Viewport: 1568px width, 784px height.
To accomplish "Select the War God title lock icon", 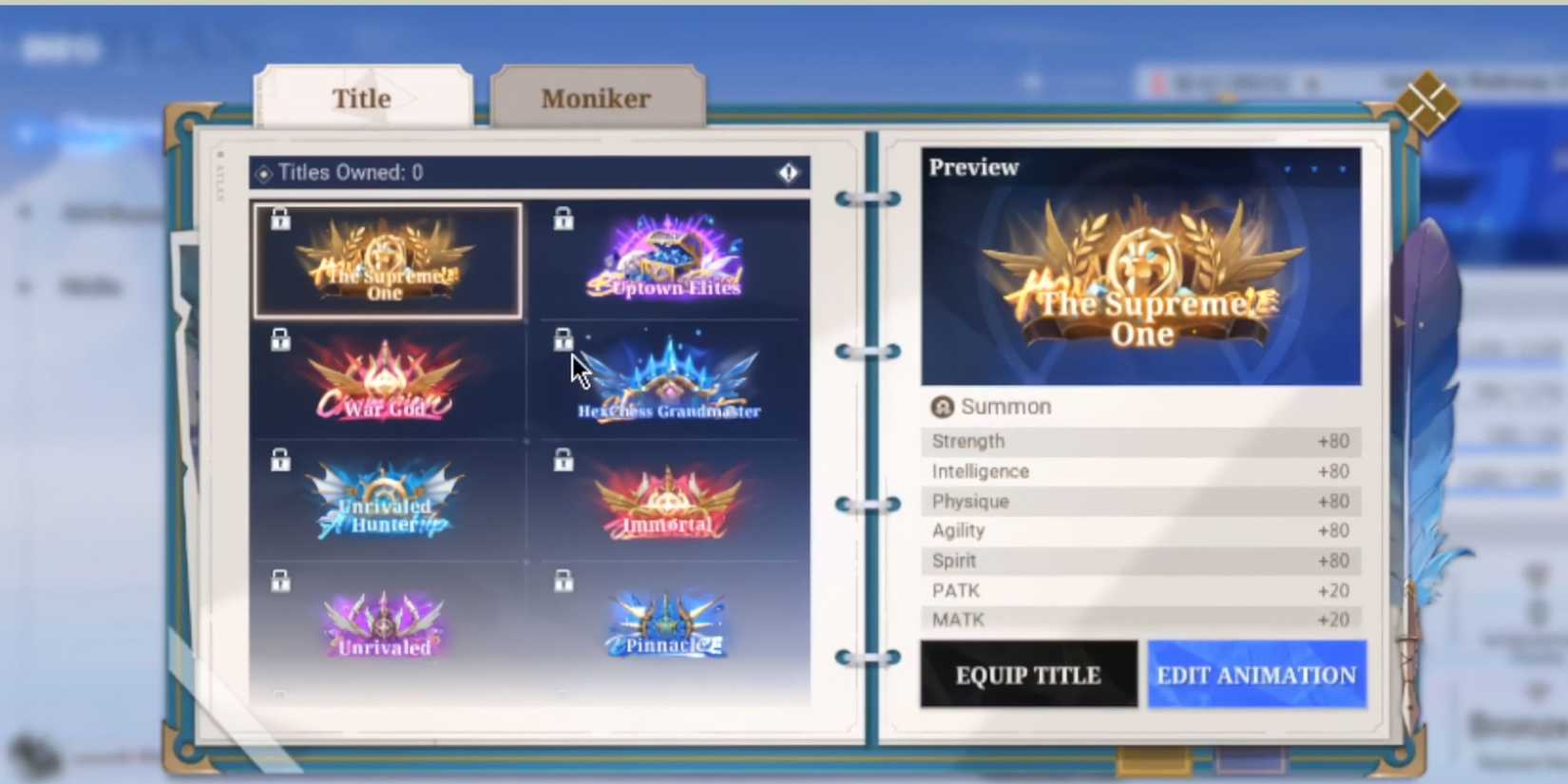I will tap(280, 339).
